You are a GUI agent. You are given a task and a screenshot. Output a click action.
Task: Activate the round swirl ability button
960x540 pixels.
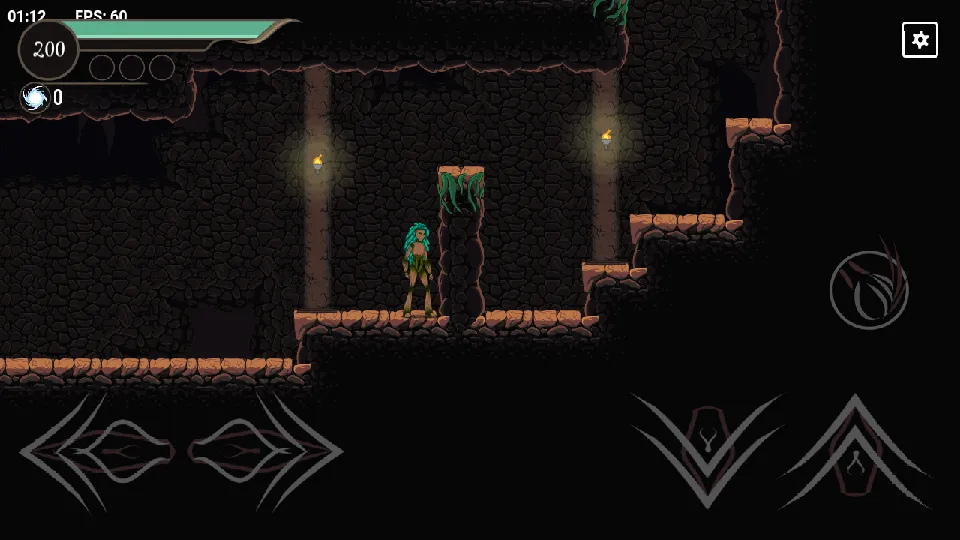pos(868,290)
